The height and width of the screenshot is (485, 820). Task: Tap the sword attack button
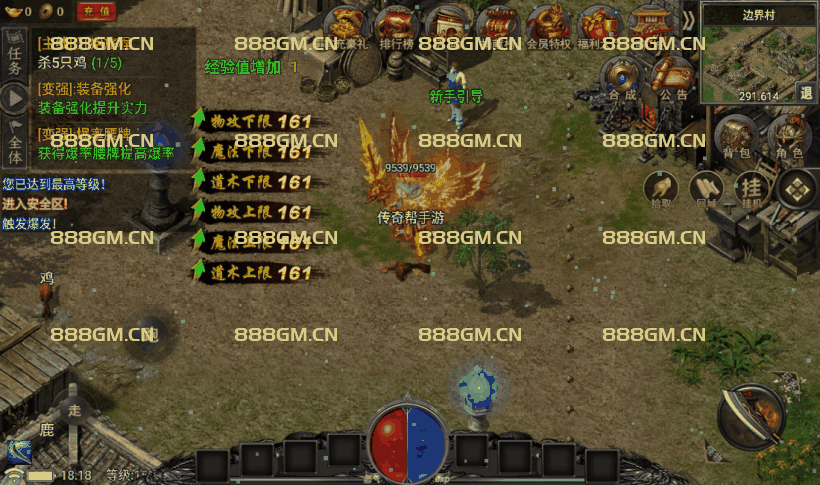click(x=751, y=416)
